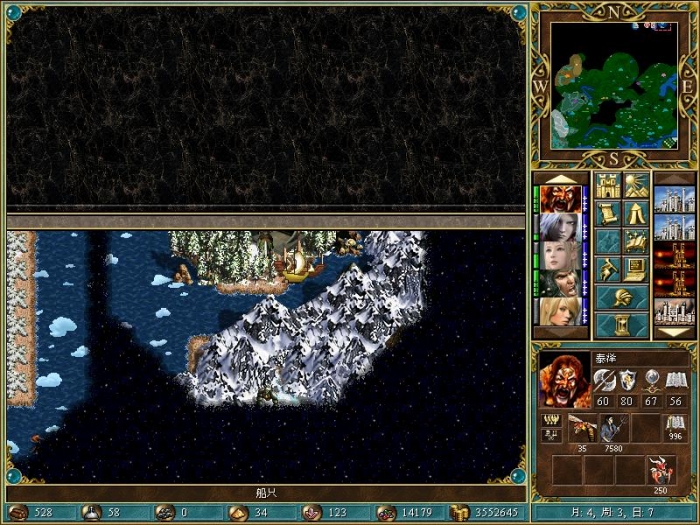Open the quest log scroll button
The image size is (700, 525).
[x=608, y=213]
